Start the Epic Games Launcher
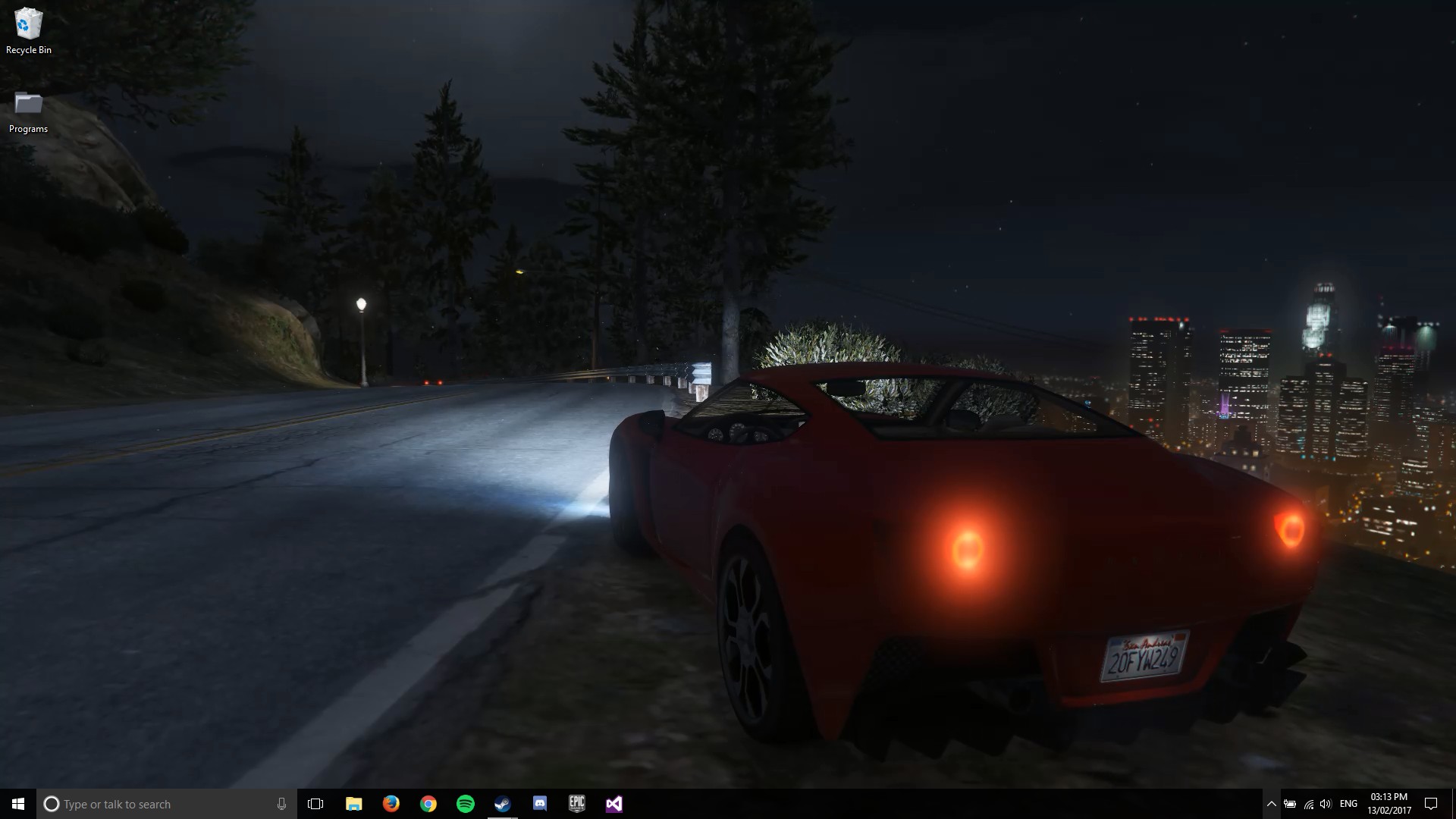 click(x=577, y=803)
